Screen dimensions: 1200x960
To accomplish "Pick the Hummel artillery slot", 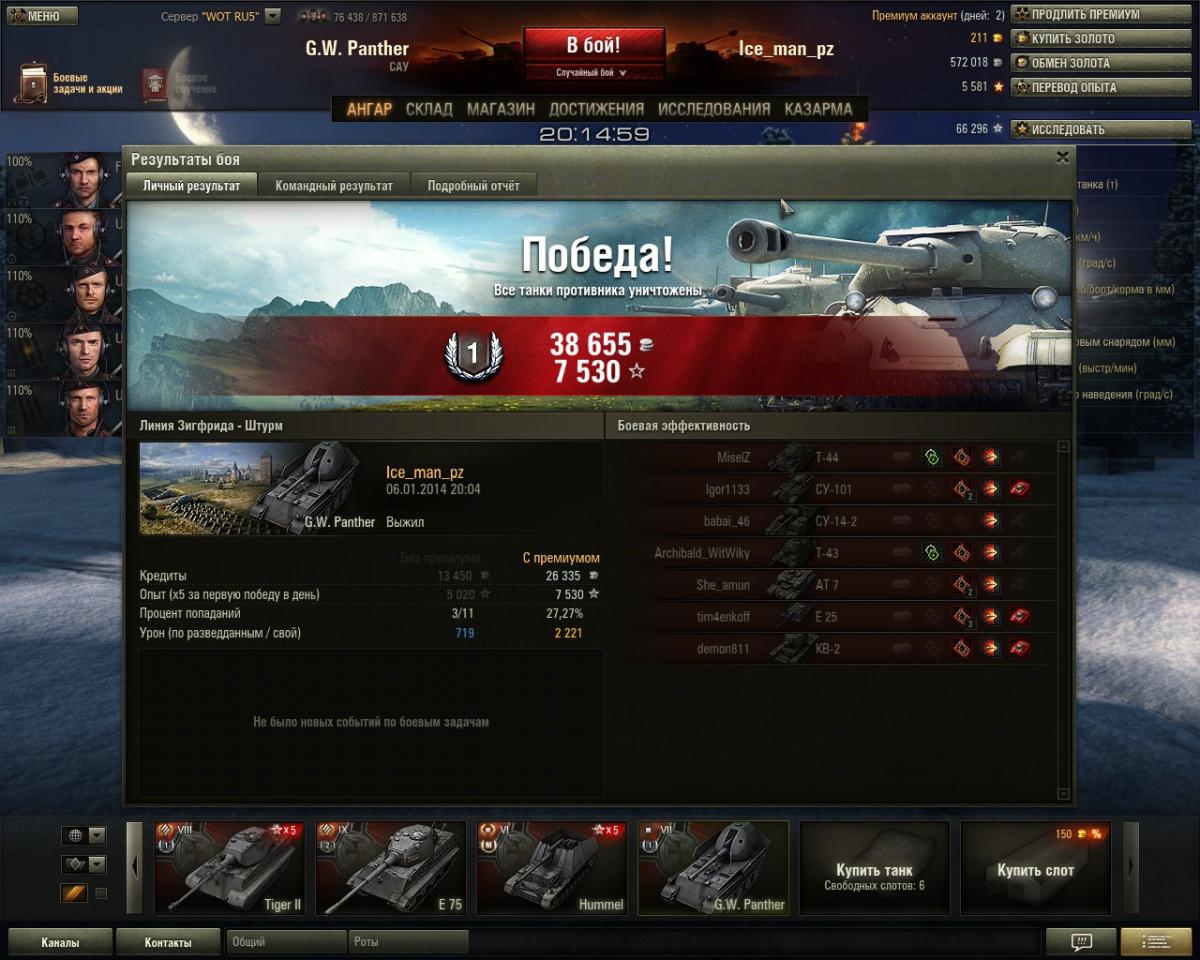I will point(552,868).
